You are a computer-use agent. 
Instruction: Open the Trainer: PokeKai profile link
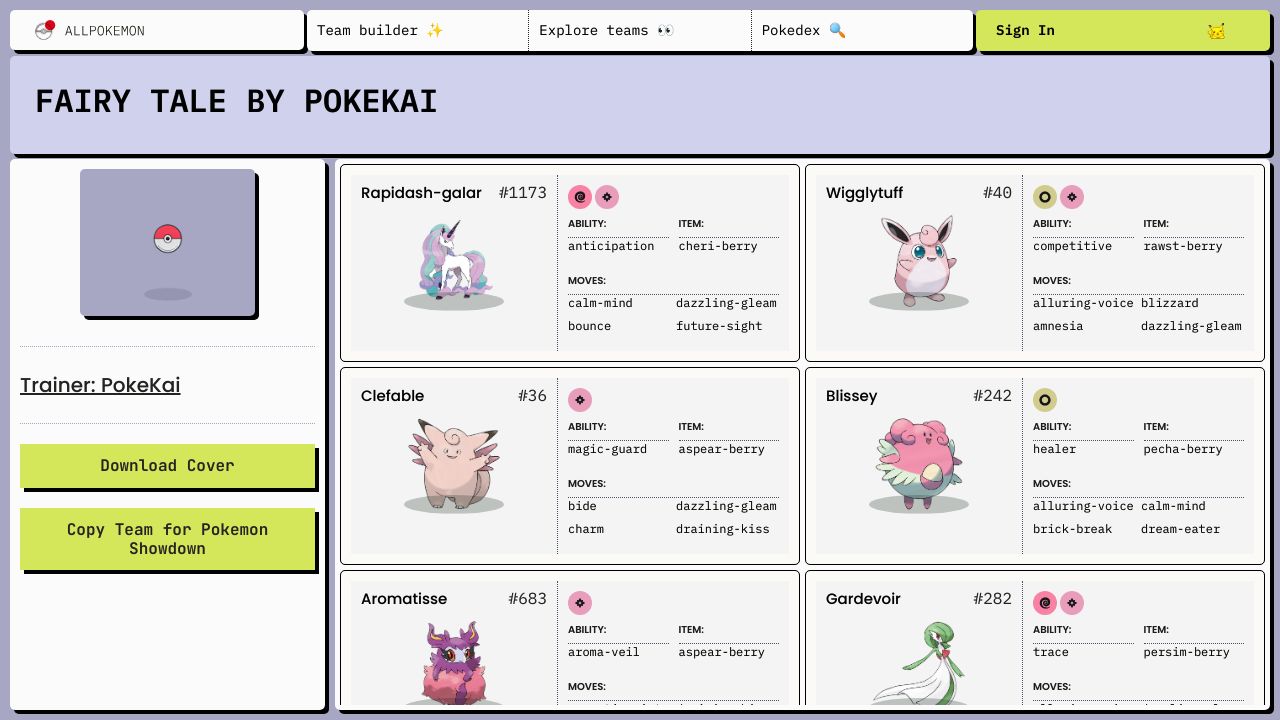[100, 385]
